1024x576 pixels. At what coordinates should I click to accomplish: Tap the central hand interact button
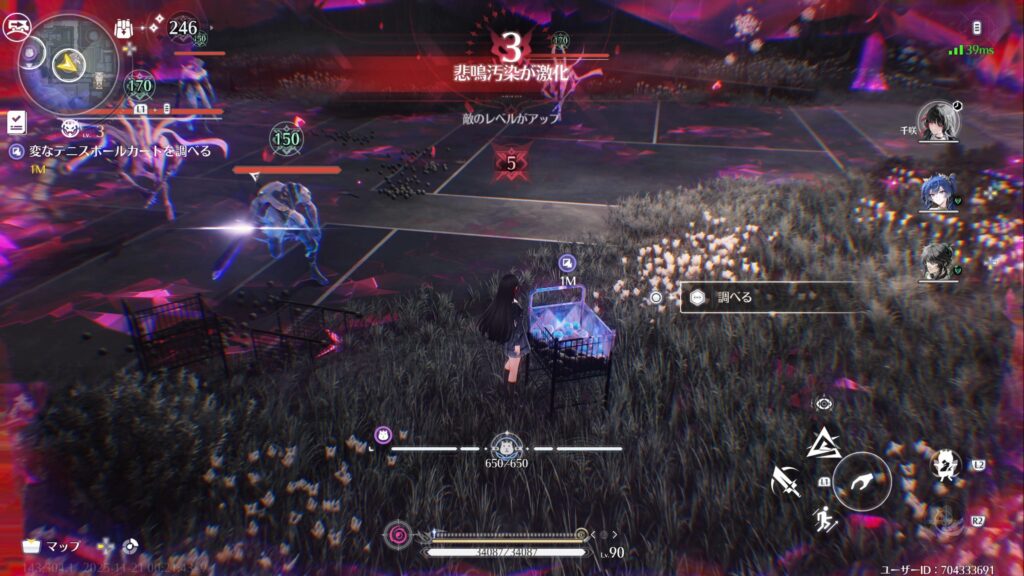click(862, 481)
